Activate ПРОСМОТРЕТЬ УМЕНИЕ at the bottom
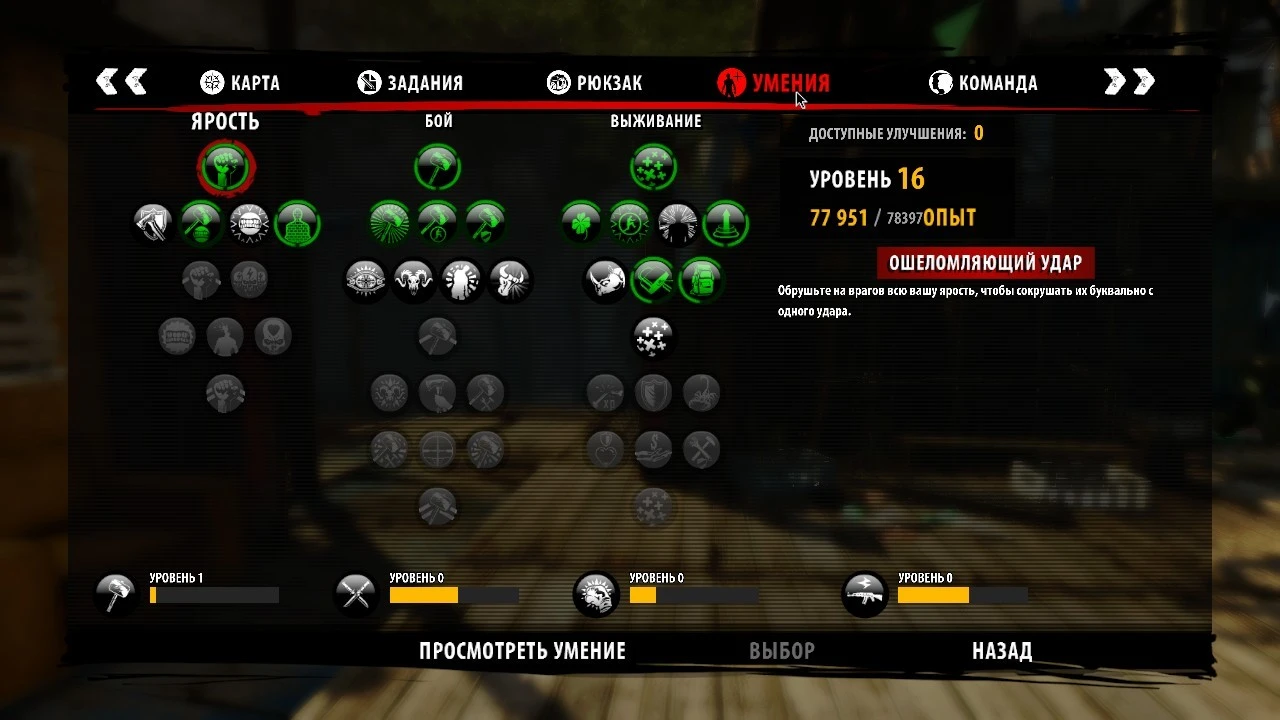1280x720 pixels. click(x=522, y=650)
